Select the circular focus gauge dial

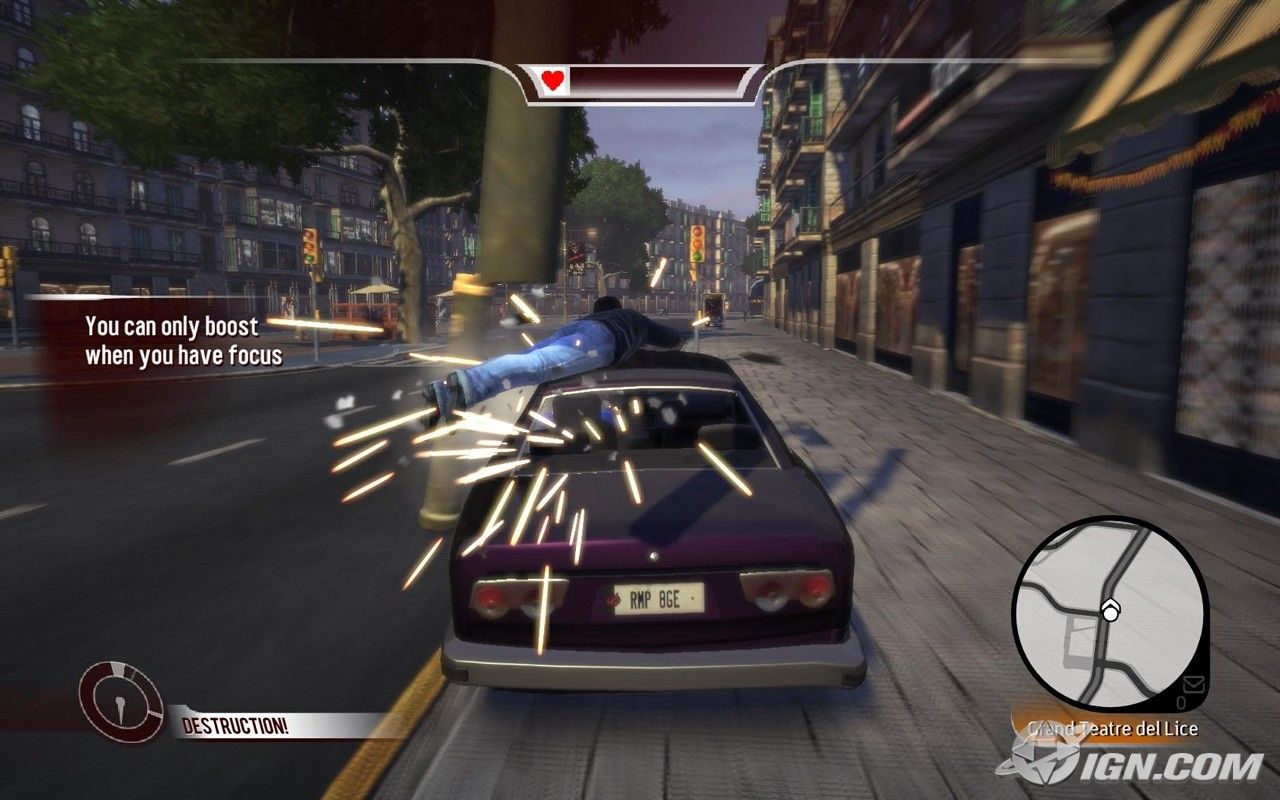(x=121, y=702)
